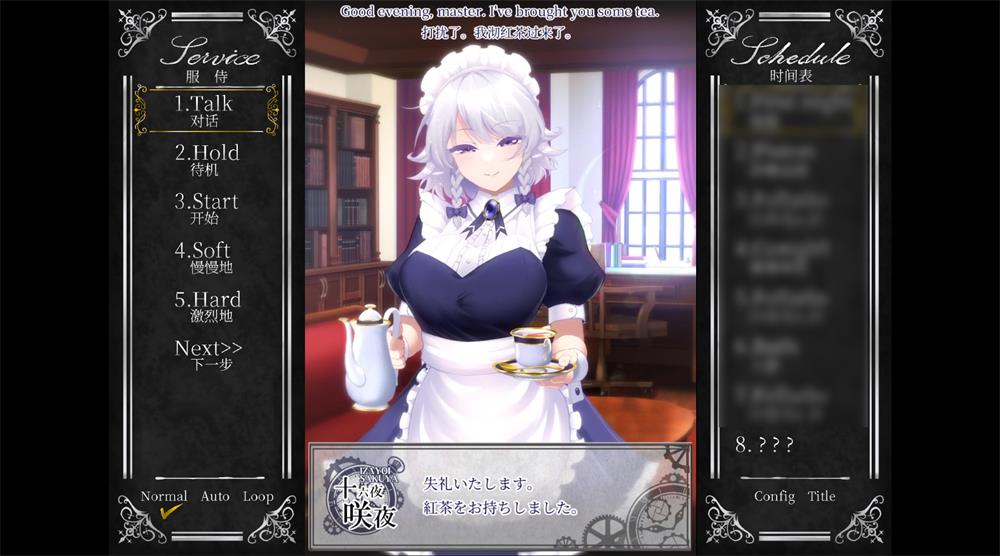Select schedule entry 8 marked ???
The height and width of the screenshot is (556, 1000).
(766, 446)
